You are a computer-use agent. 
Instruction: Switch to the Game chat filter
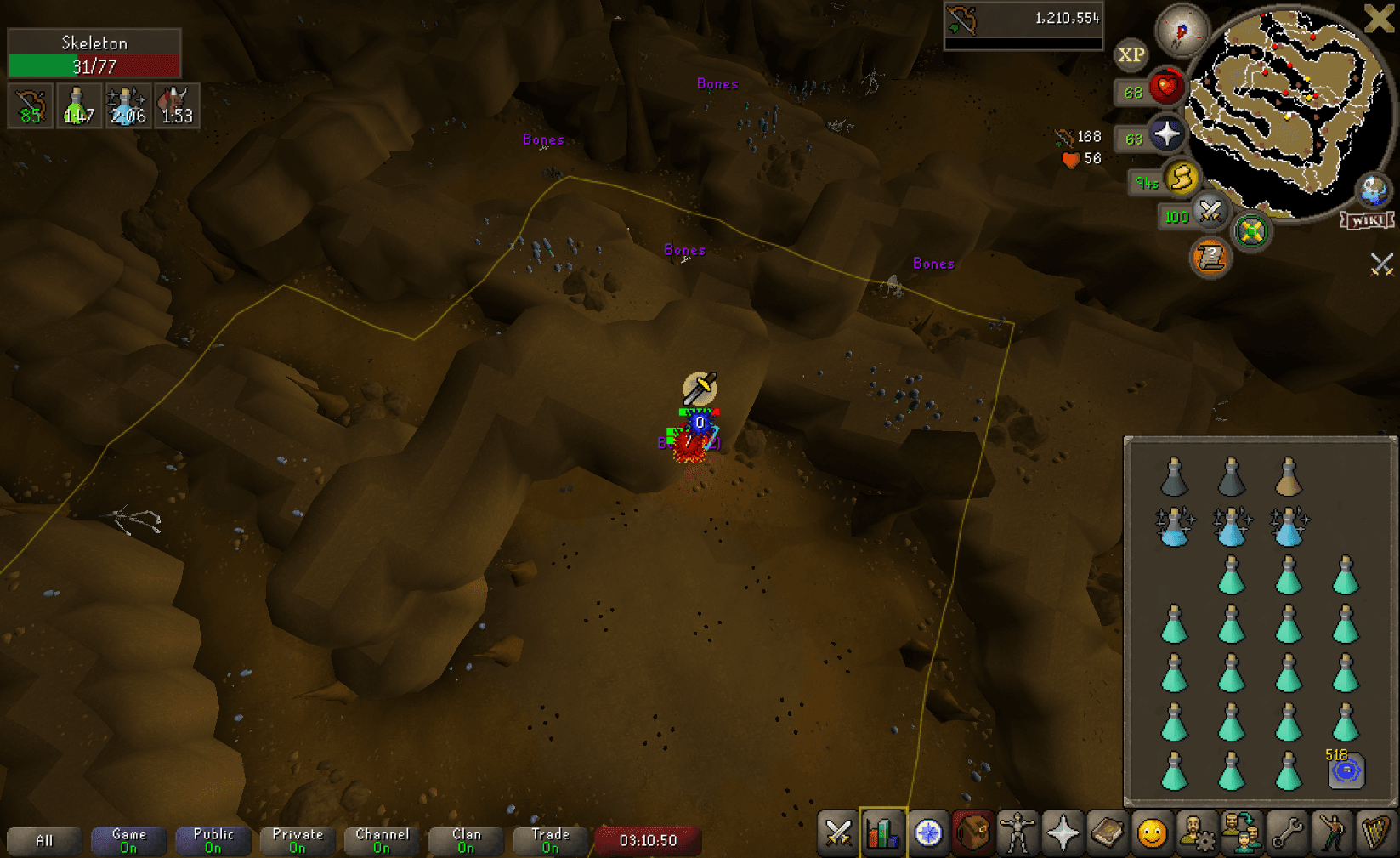[x=128, y=839]
